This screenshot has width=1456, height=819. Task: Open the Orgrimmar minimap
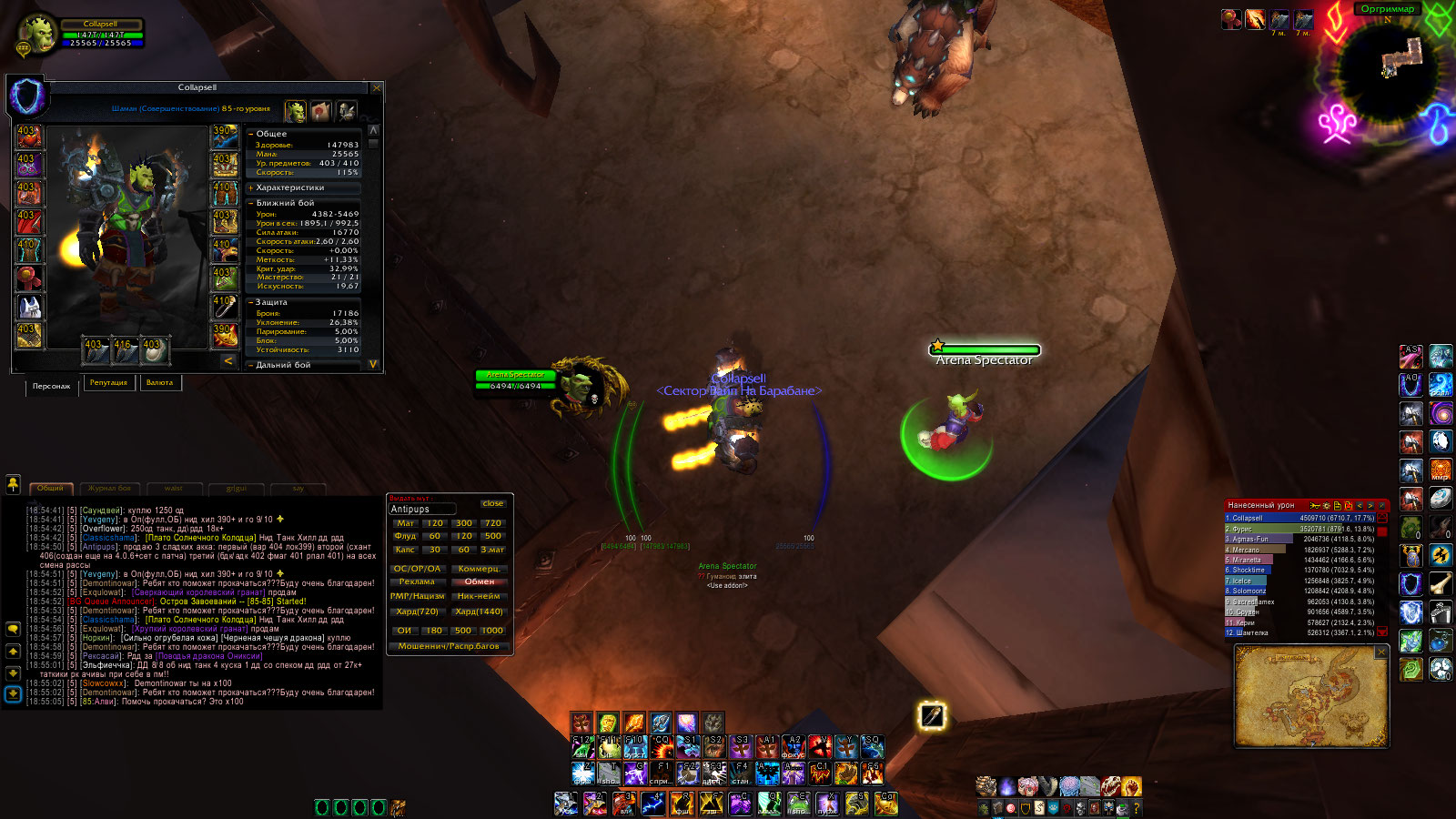click(x=1389, y=71)
